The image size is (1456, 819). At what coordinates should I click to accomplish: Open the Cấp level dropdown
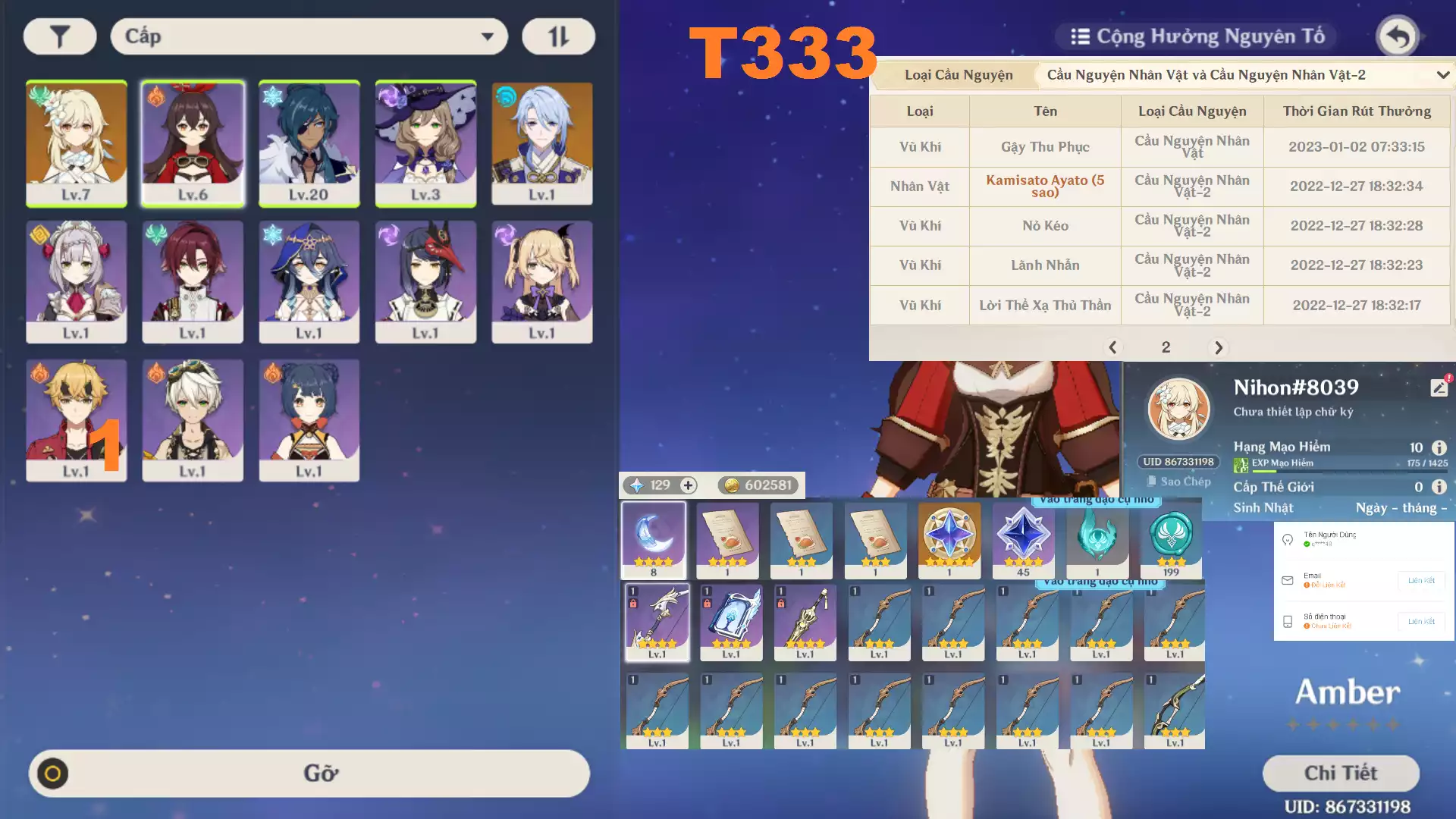(309, 36)
